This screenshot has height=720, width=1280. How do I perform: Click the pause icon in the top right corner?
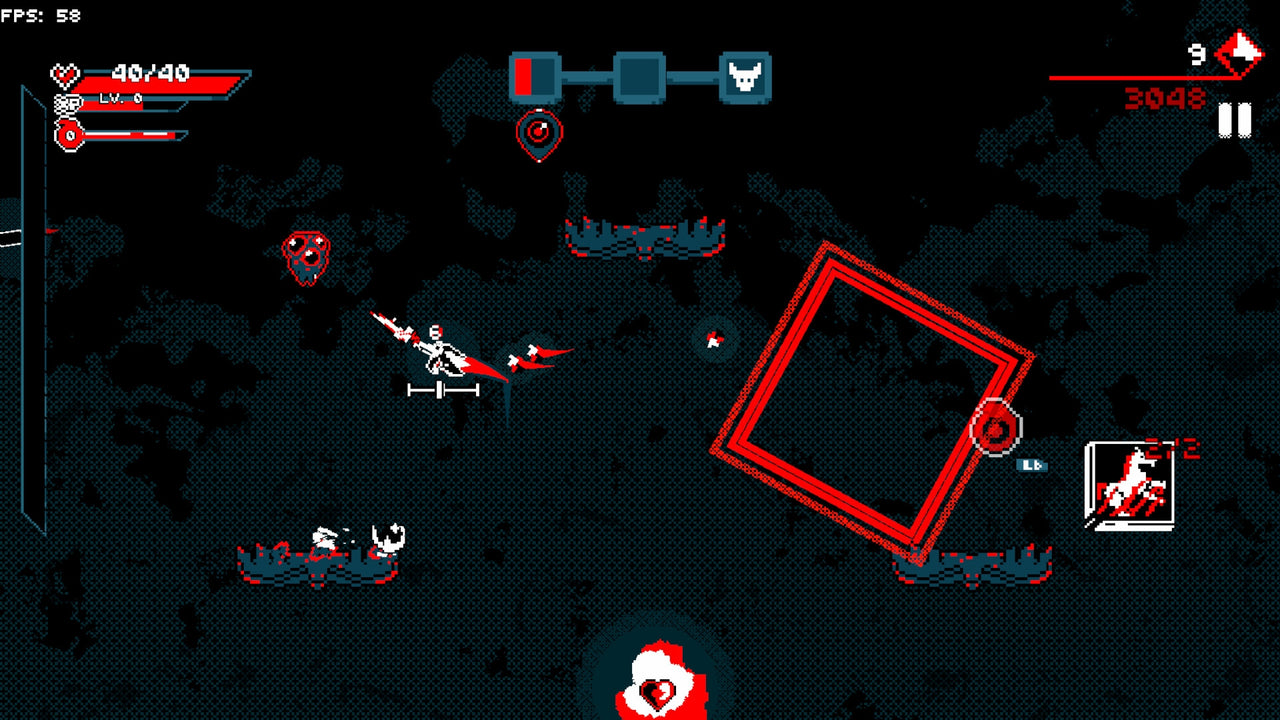coord(1234,120)
